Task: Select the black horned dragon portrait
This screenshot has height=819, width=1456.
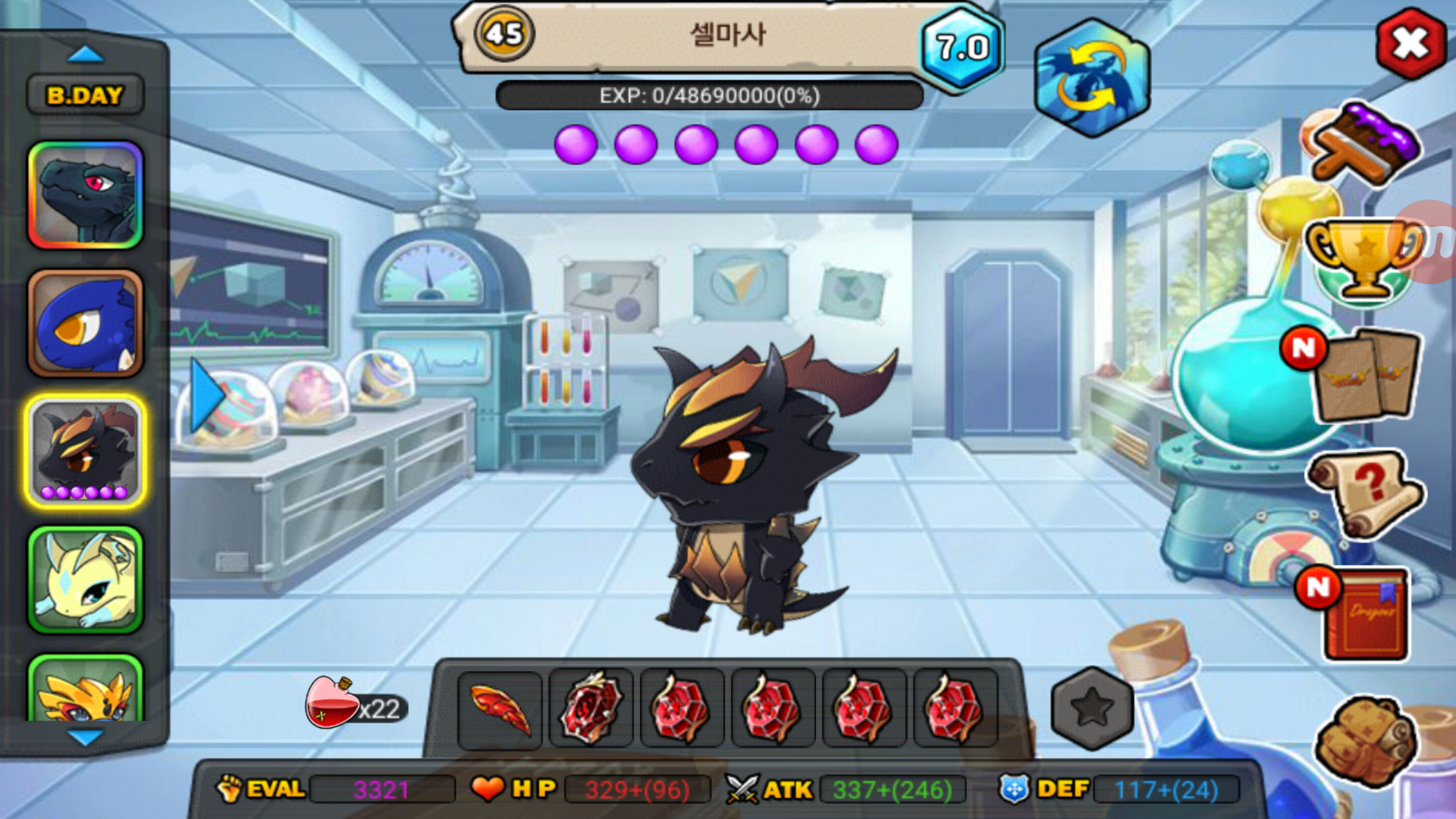Action: (85, 451)
